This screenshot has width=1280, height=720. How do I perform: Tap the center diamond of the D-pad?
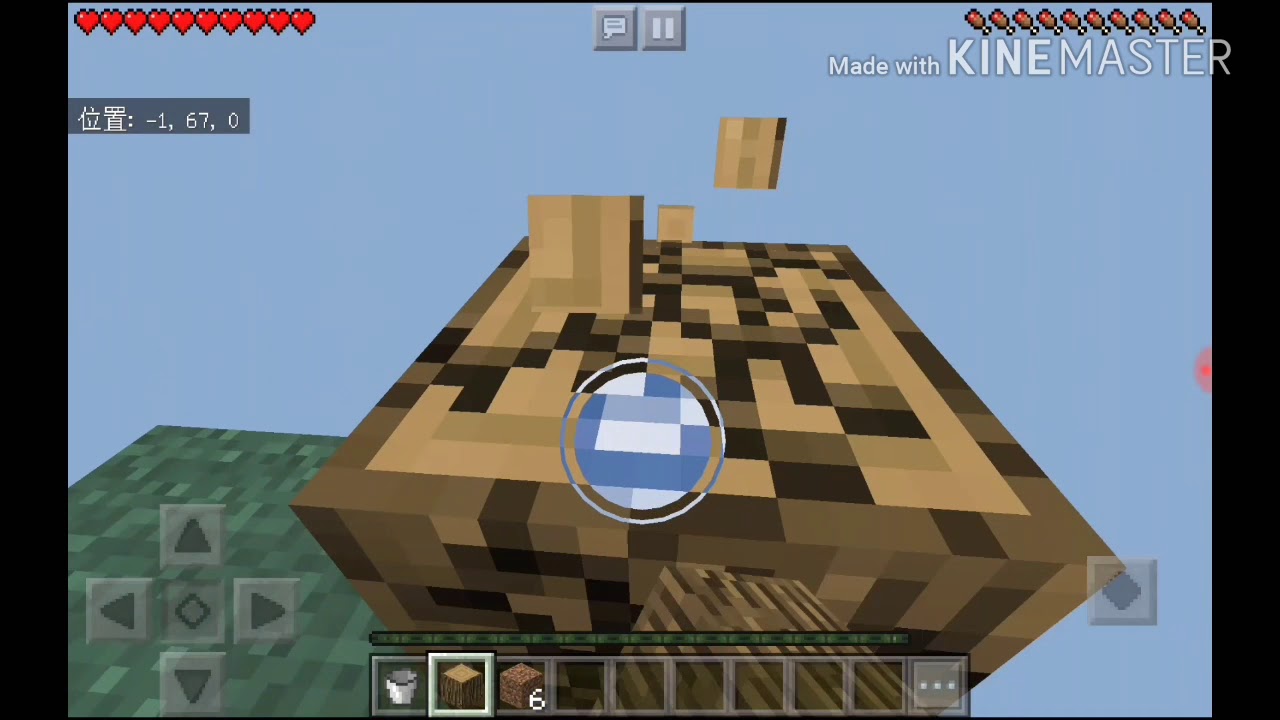point(192,611)
